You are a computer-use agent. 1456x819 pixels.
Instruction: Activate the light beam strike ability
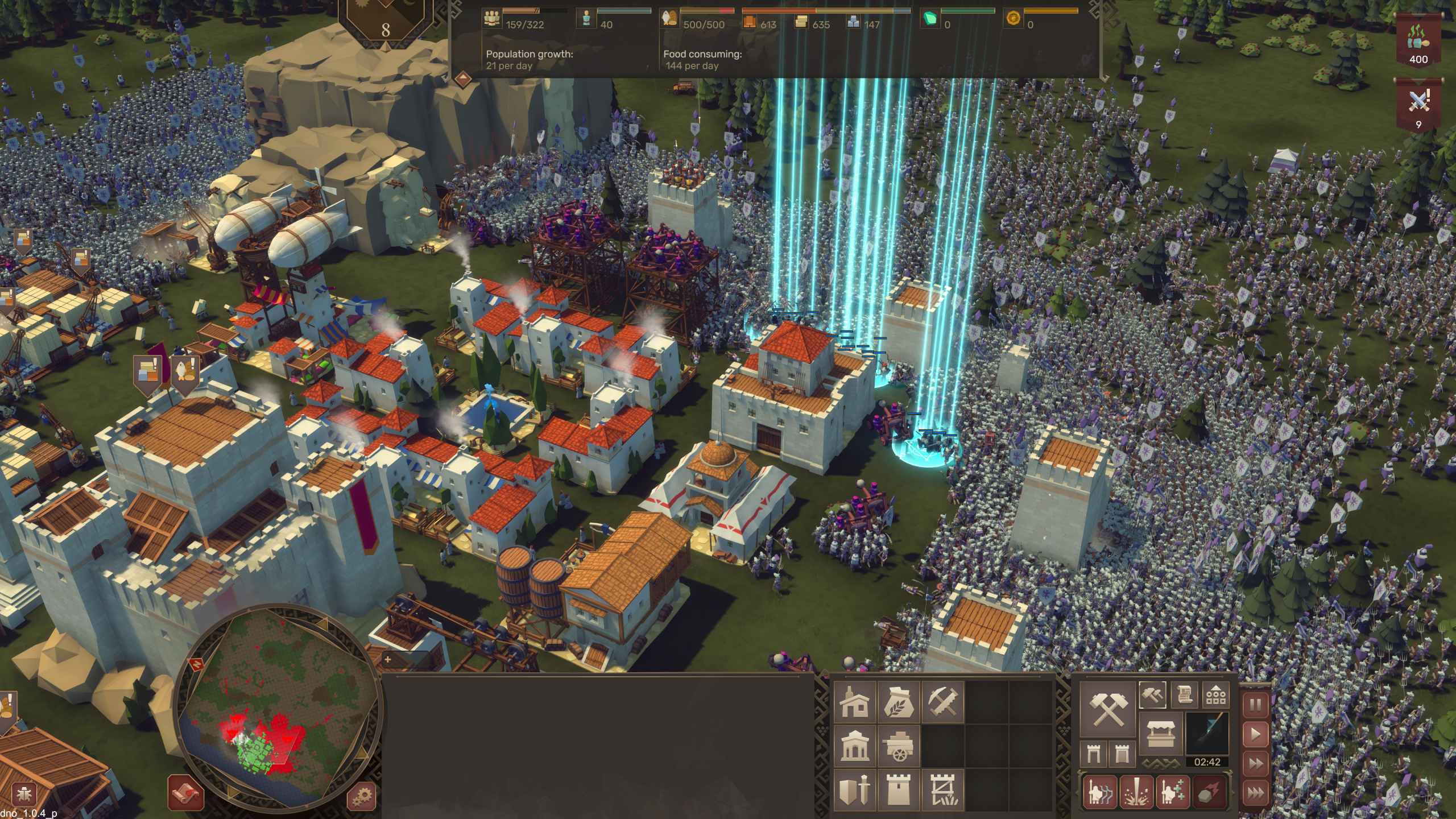tap(1136, 792)
